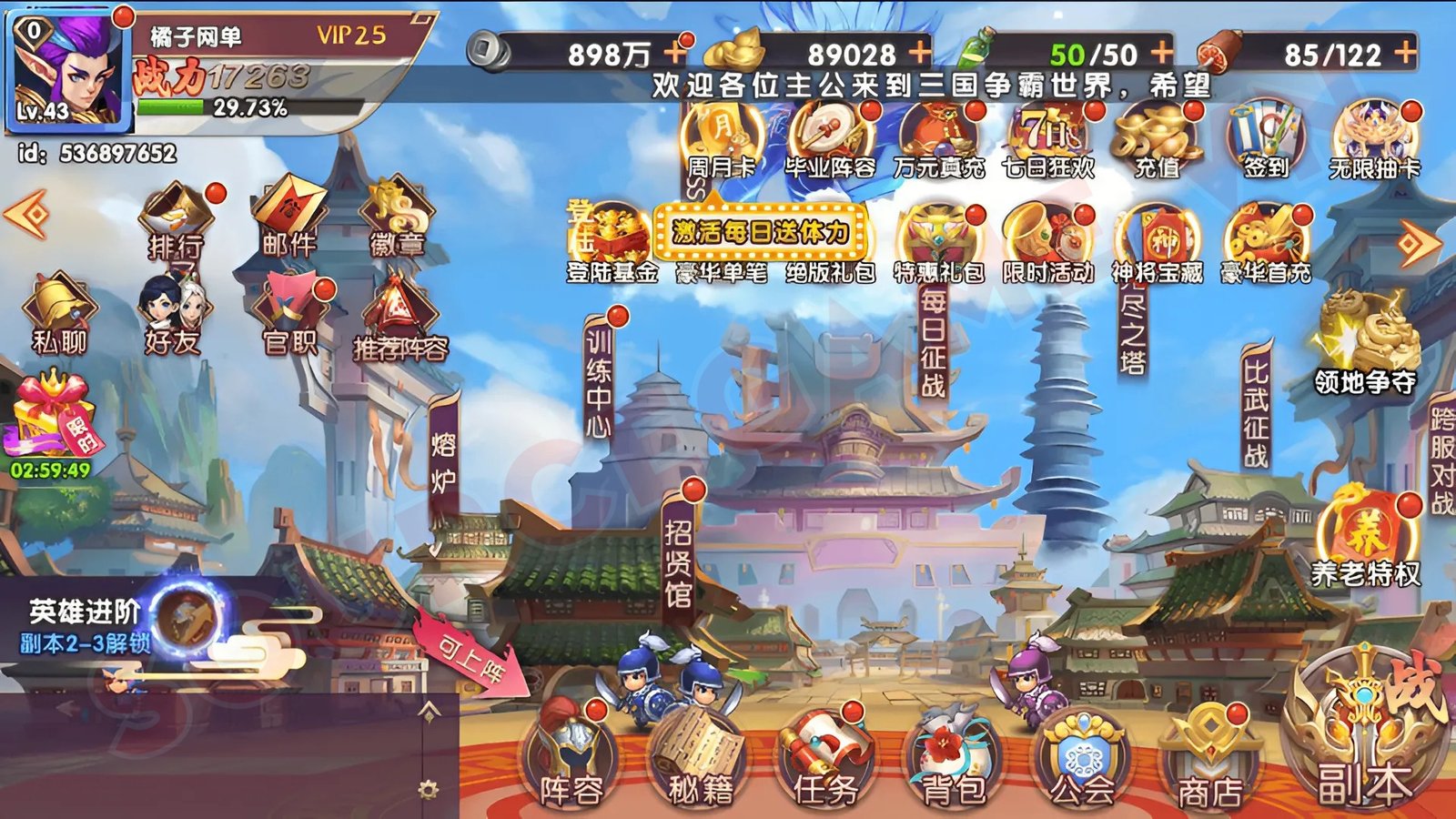
Task: Claim the 签到 daily sign-in
Action: coord(1266,141)
